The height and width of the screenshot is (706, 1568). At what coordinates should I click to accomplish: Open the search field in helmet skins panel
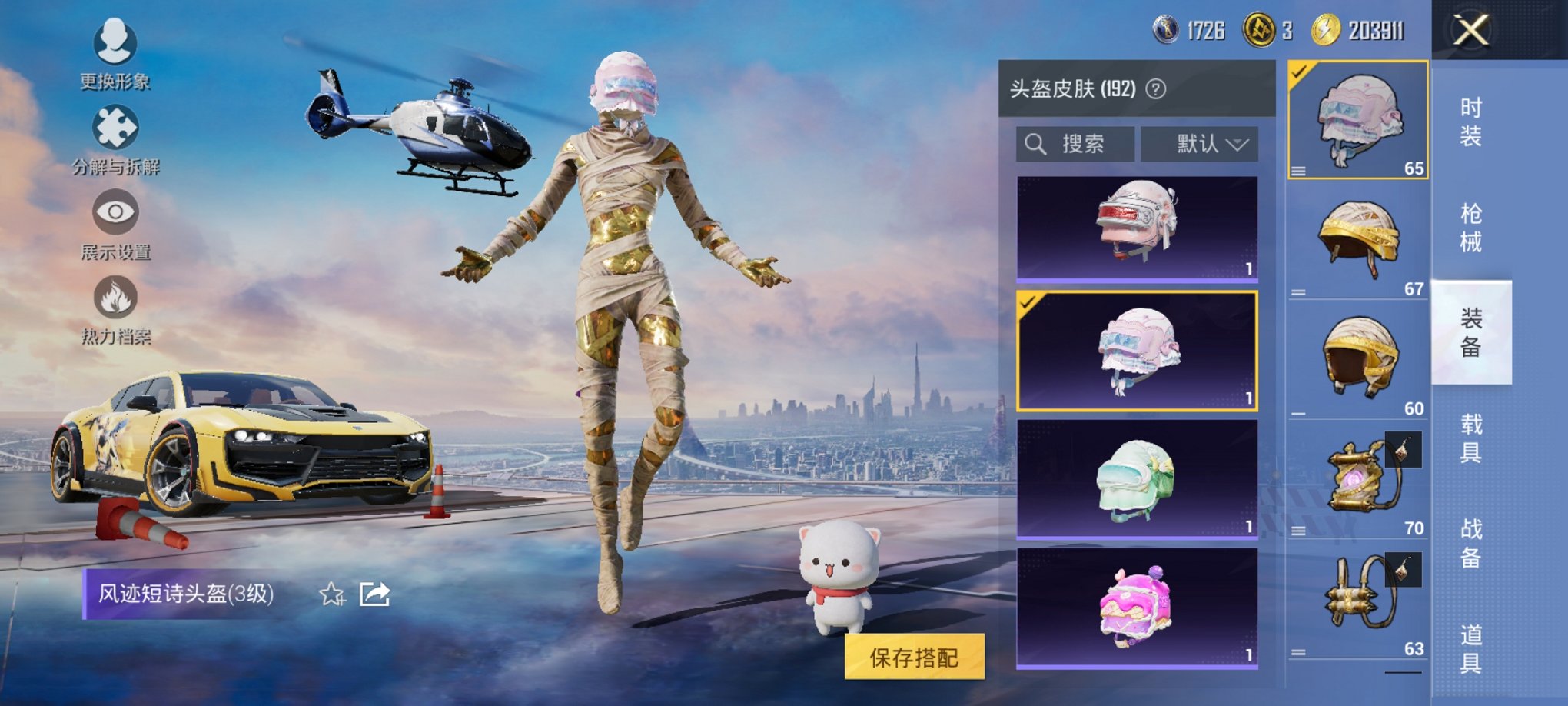pos(1075,145)
